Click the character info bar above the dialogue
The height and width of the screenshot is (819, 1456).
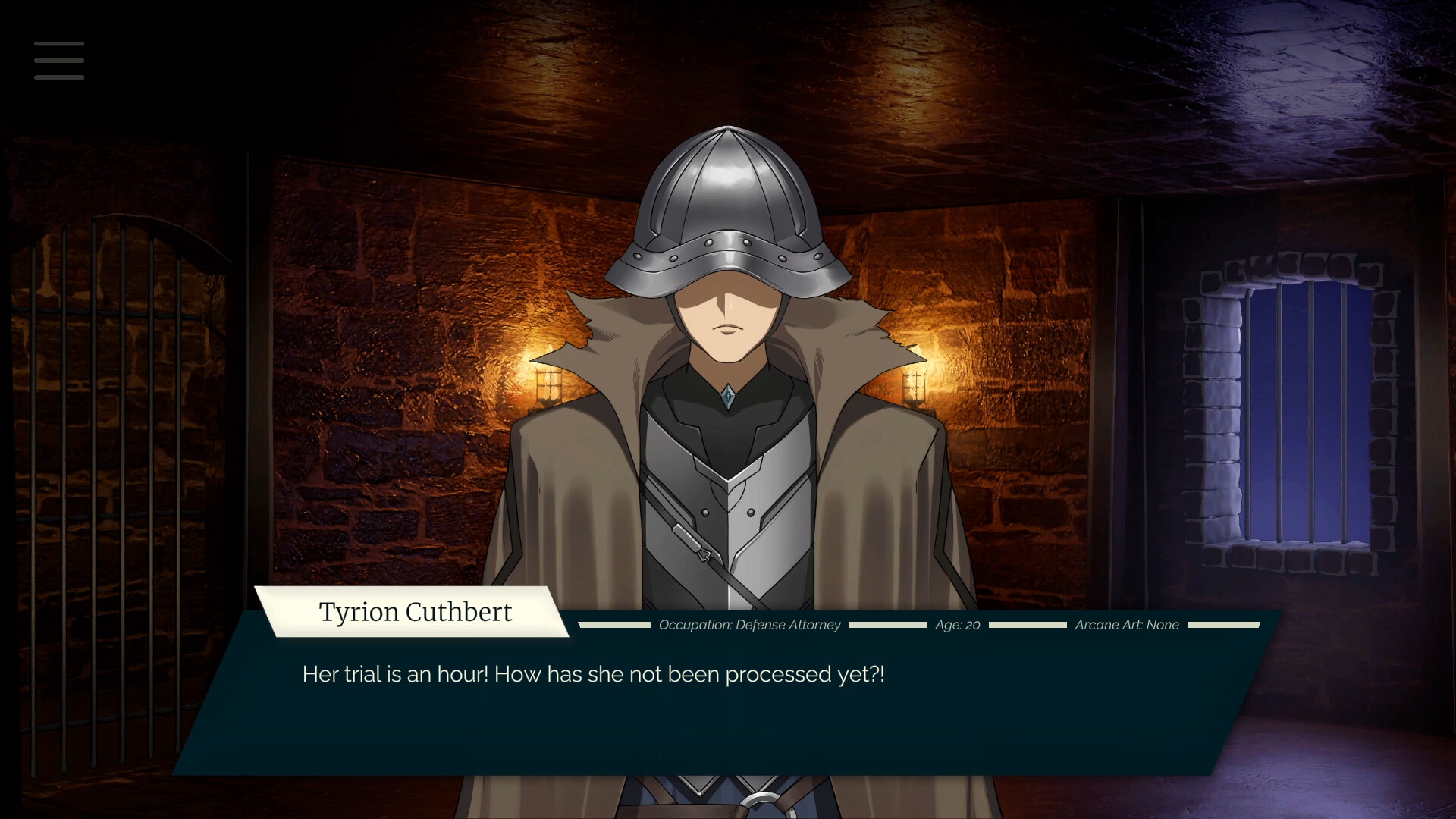[x=910, y=626]
